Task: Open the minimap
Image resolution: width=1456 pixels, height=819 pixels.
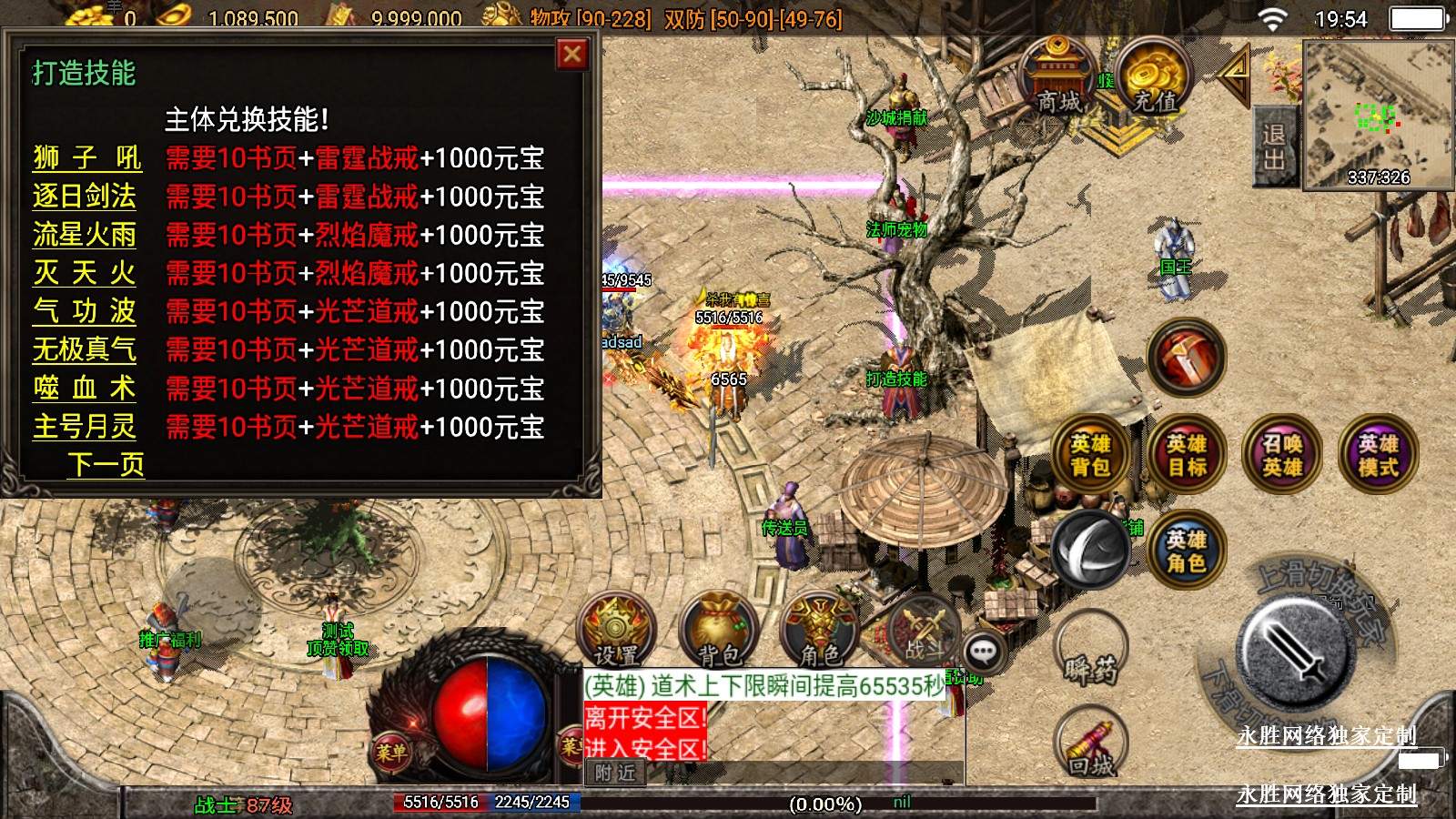Action: (1378, 115)
